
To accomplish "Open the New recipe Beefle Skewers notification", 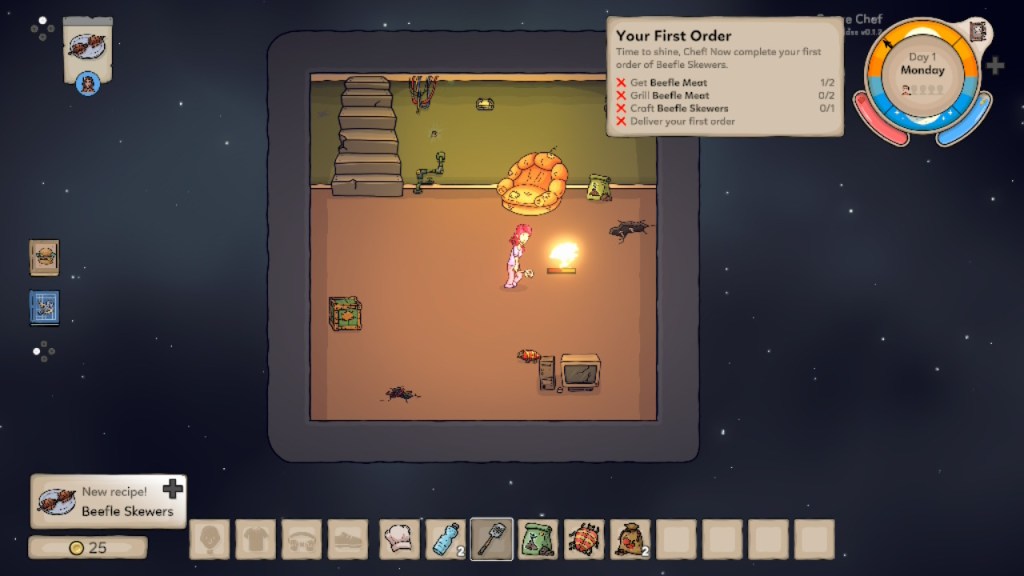I will pos(108,501).
